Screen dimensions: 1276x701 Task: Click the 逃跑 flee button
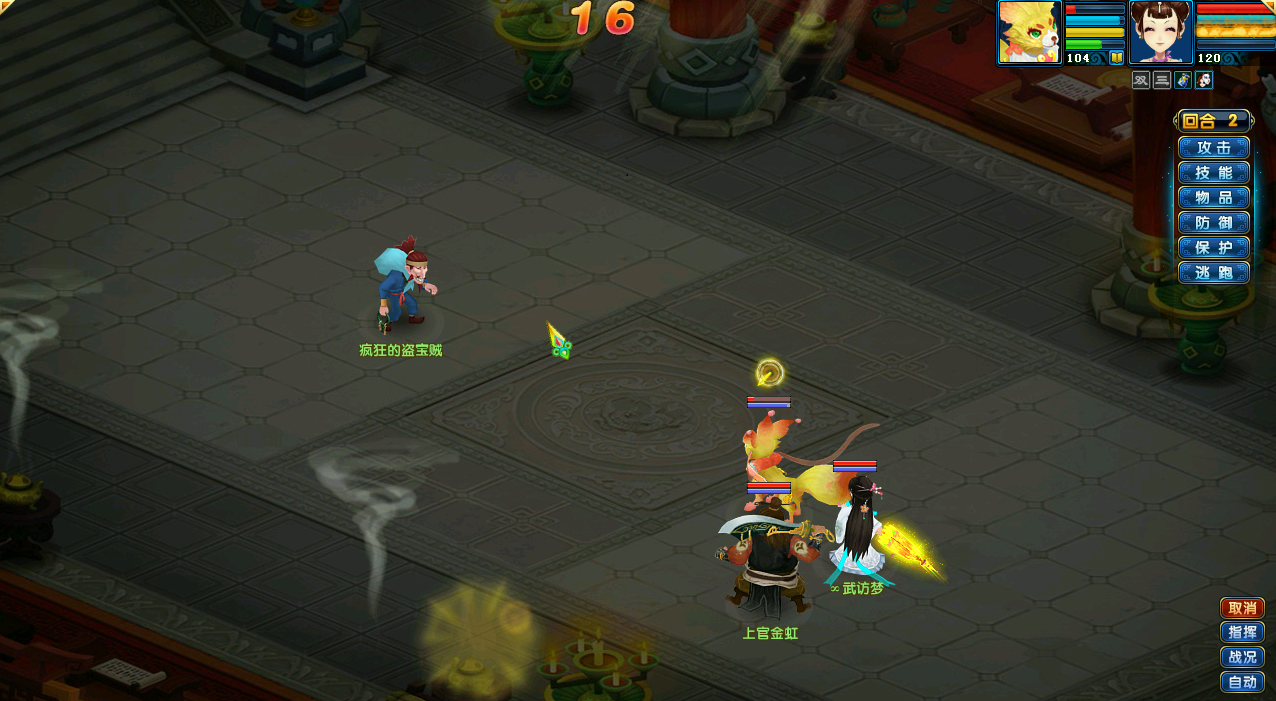[x=1213, y=272]
